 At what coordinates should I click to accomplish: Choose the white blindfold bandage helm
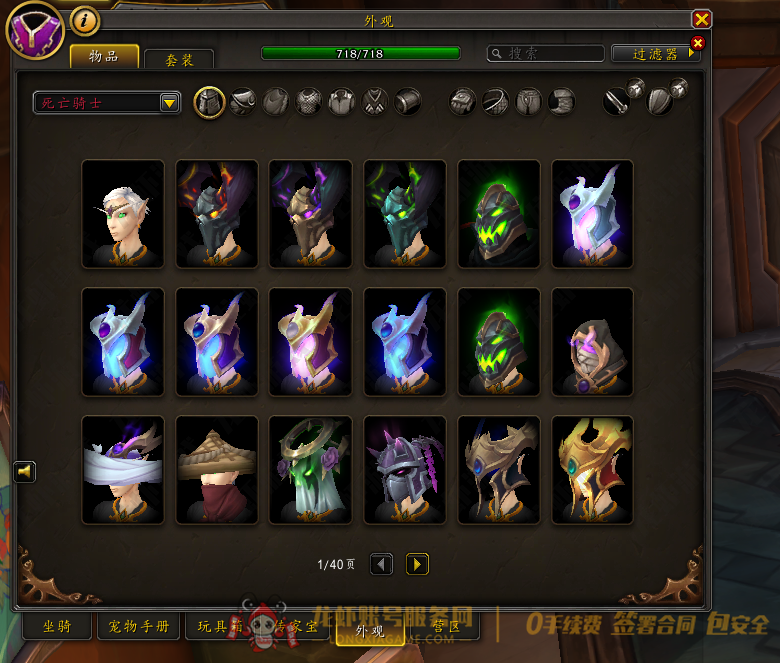pos(123,470)
